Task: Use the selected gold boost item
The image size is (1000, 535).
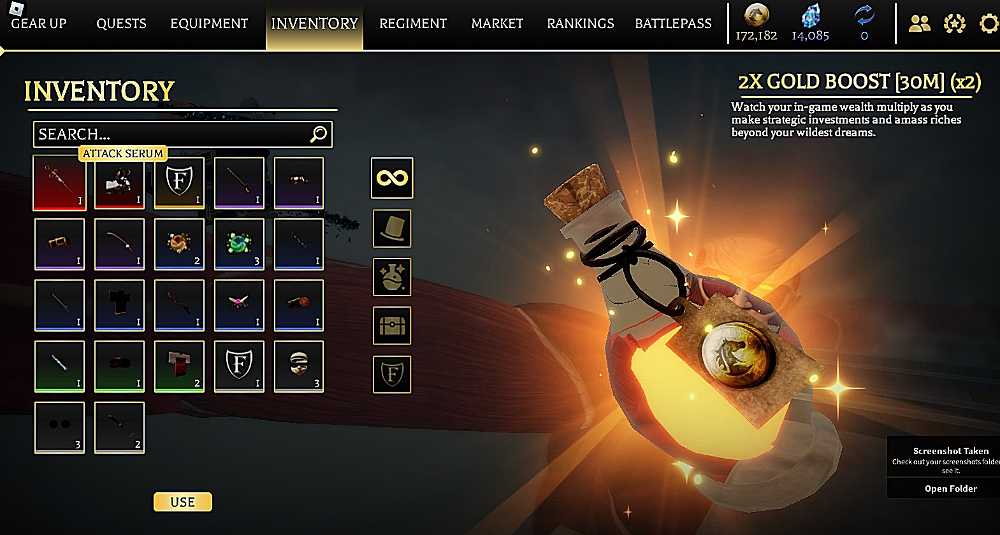Action: (x=182, y=501)
